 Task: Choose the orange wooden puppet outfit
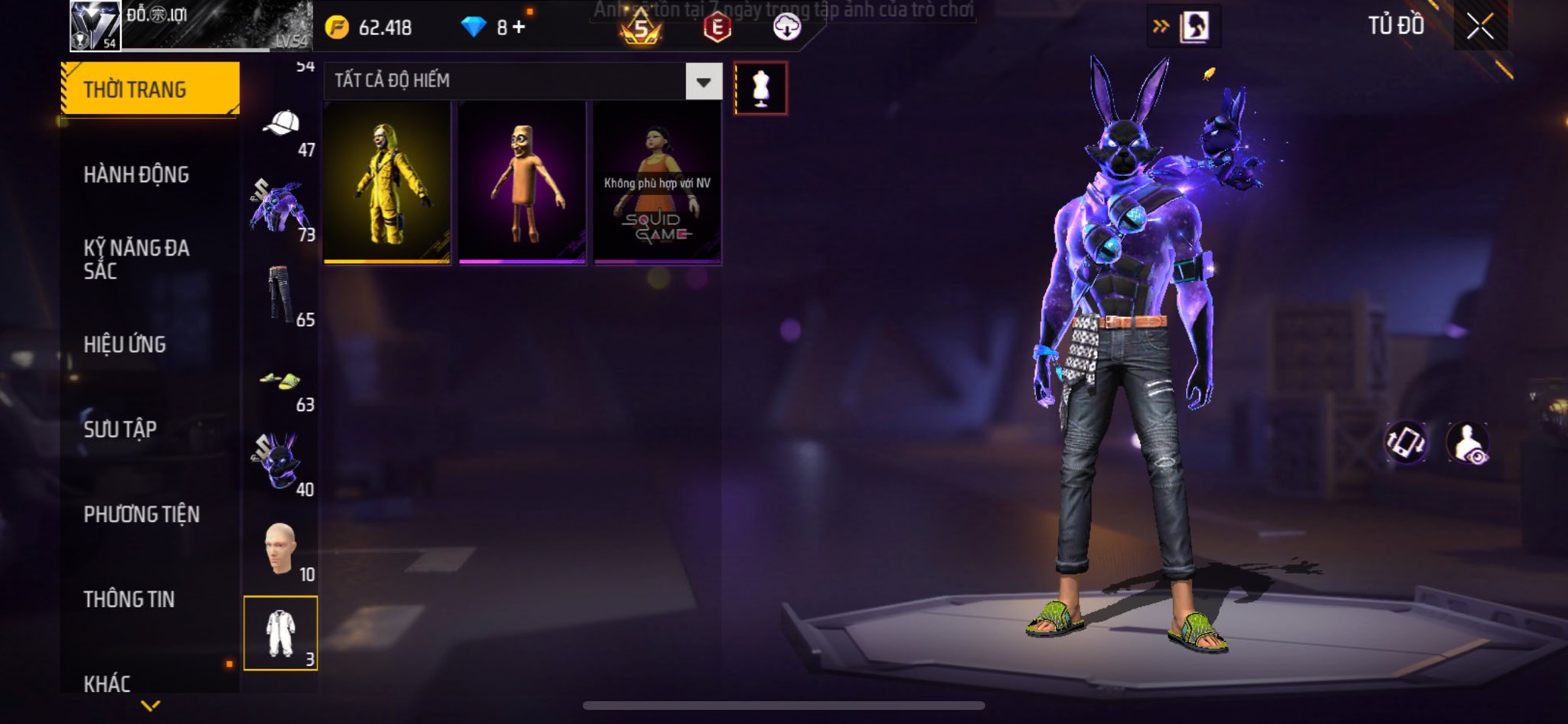coord(522,184)
